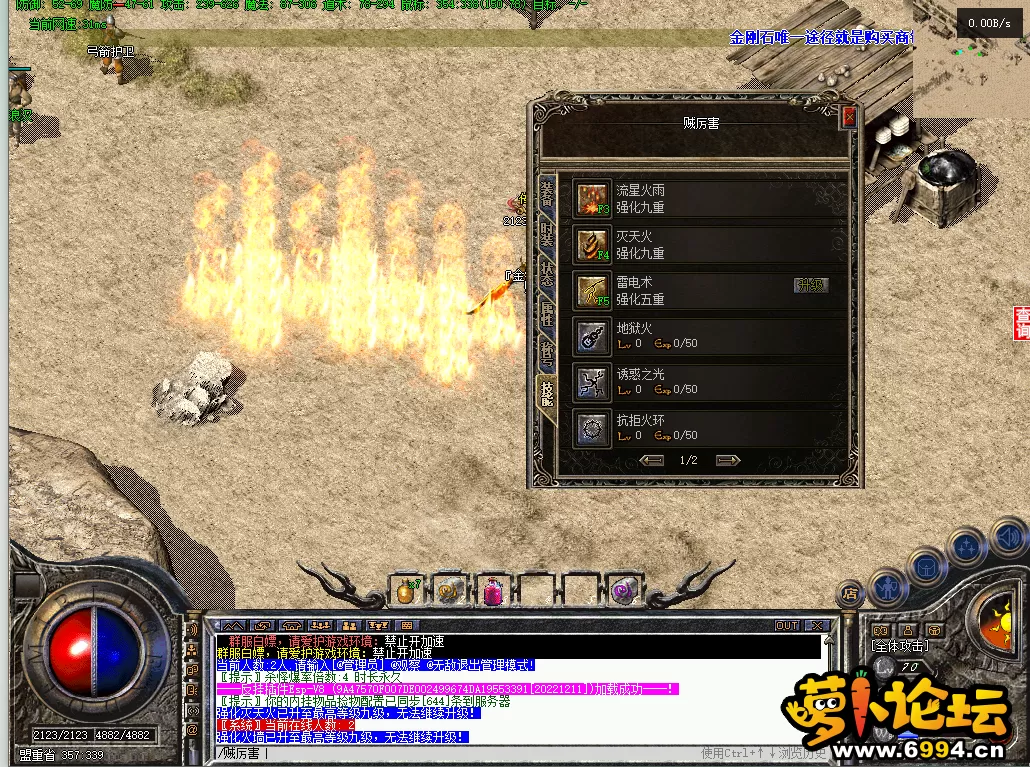Pick the 诱惑之光 skill icon
Image resolution: width=1030 pixels, height=767 pixels.
[592, 382]
